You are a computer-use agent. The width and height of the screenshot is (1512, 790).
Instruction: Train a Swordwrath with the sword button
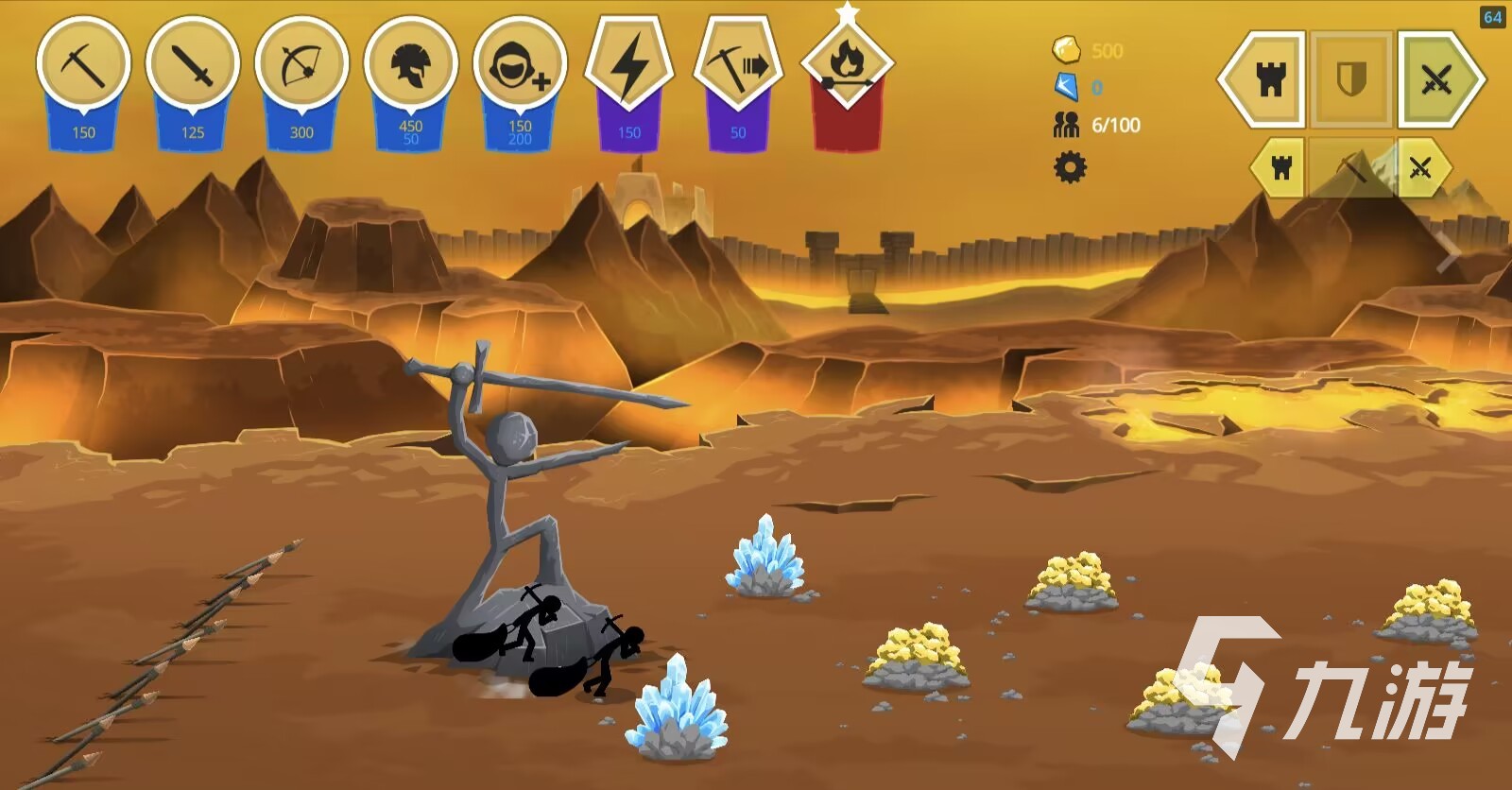[x=192, y=64]
